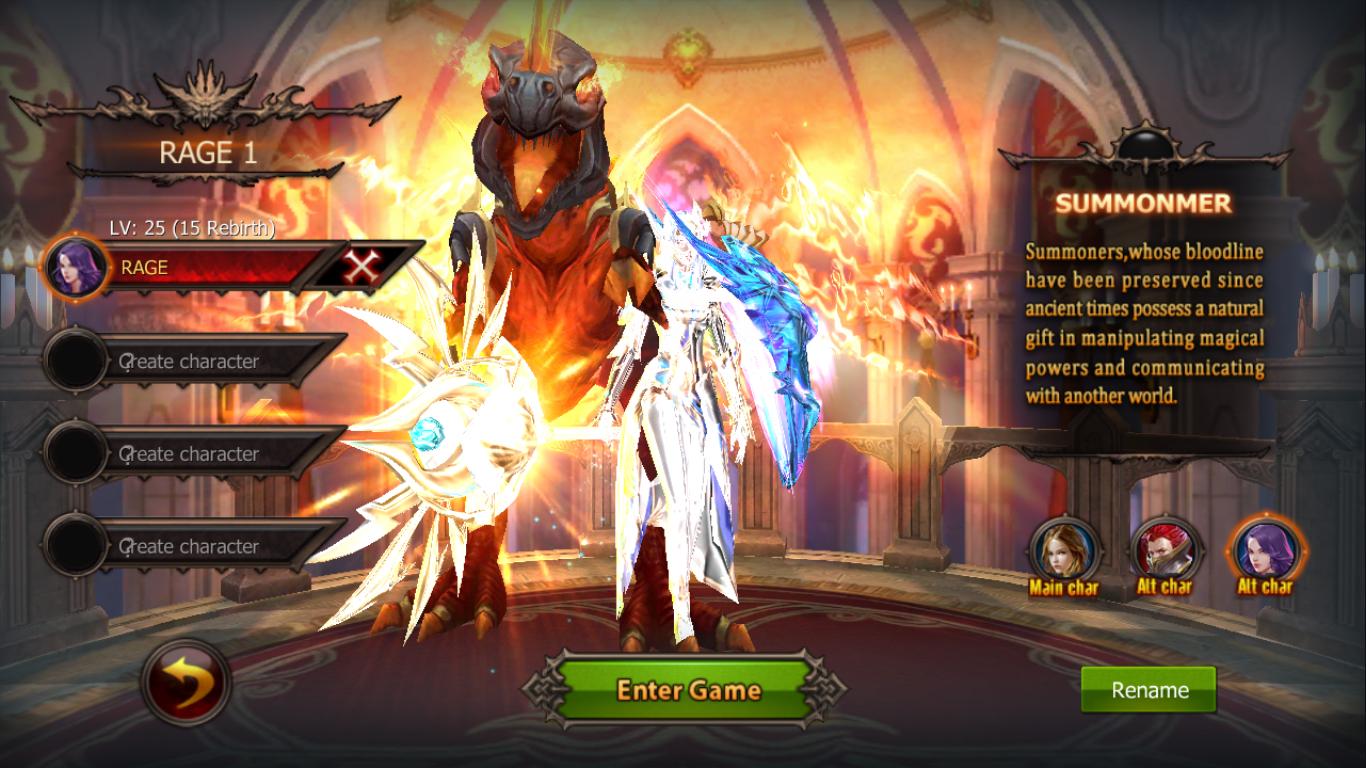This screenshot has width=1366, height=768.
Task: Open the Rename dialog
Action: 1148,689
